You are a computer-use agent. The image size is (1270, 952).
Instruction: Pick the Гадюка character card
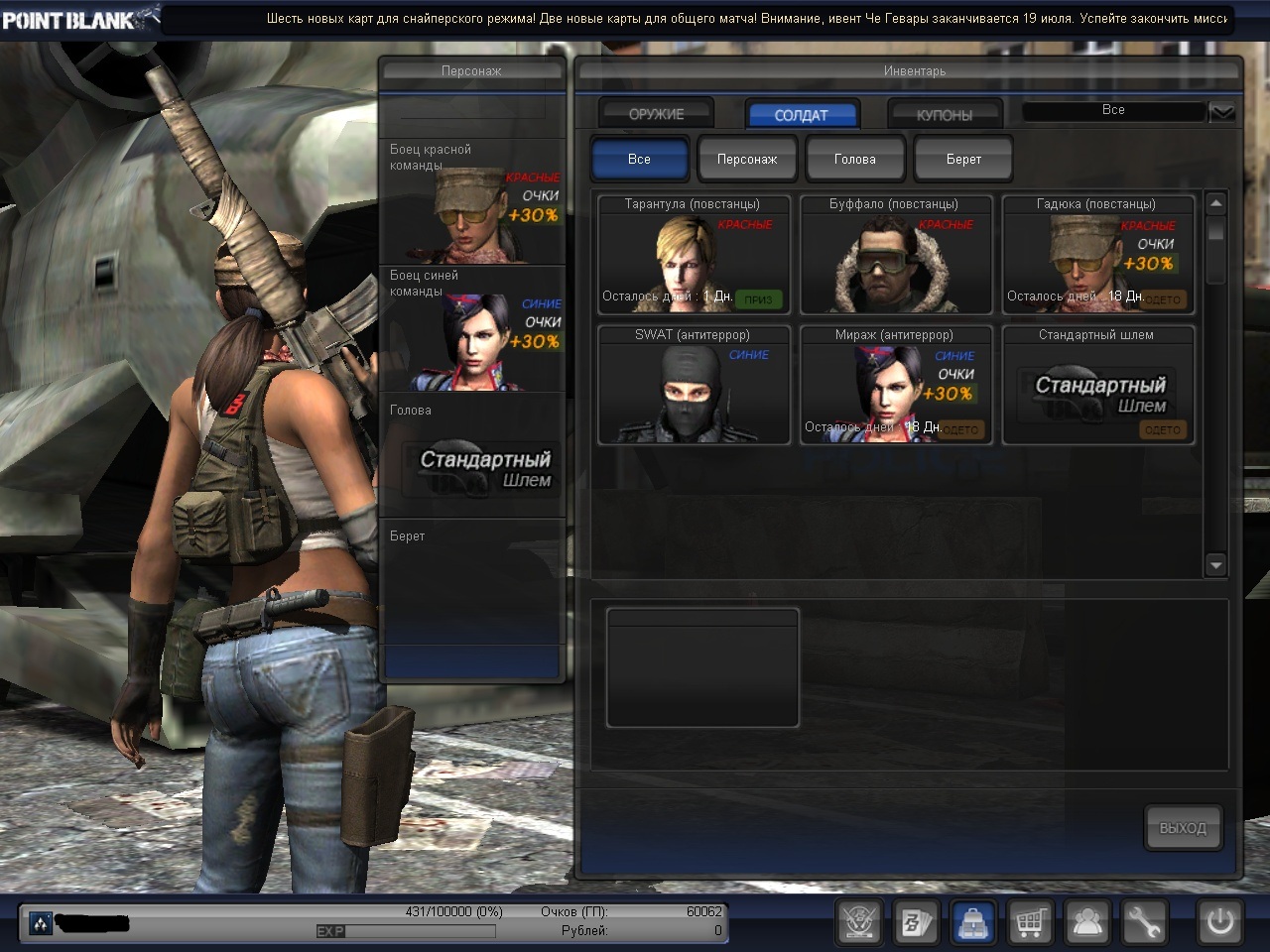tap(1097, 255)
